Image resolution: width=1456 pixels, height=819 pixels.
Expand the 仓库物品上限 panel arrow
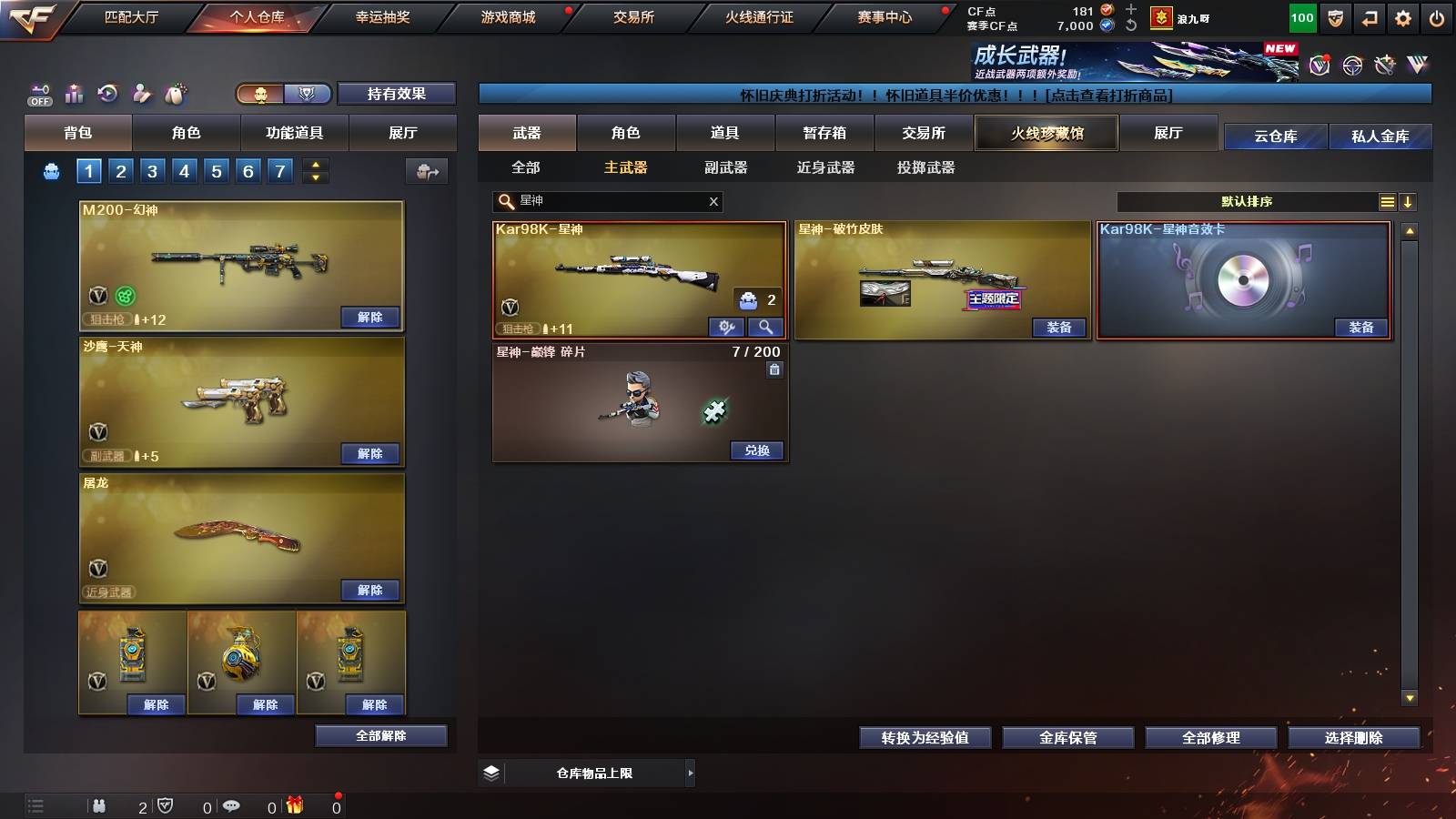tap(689, 773)
